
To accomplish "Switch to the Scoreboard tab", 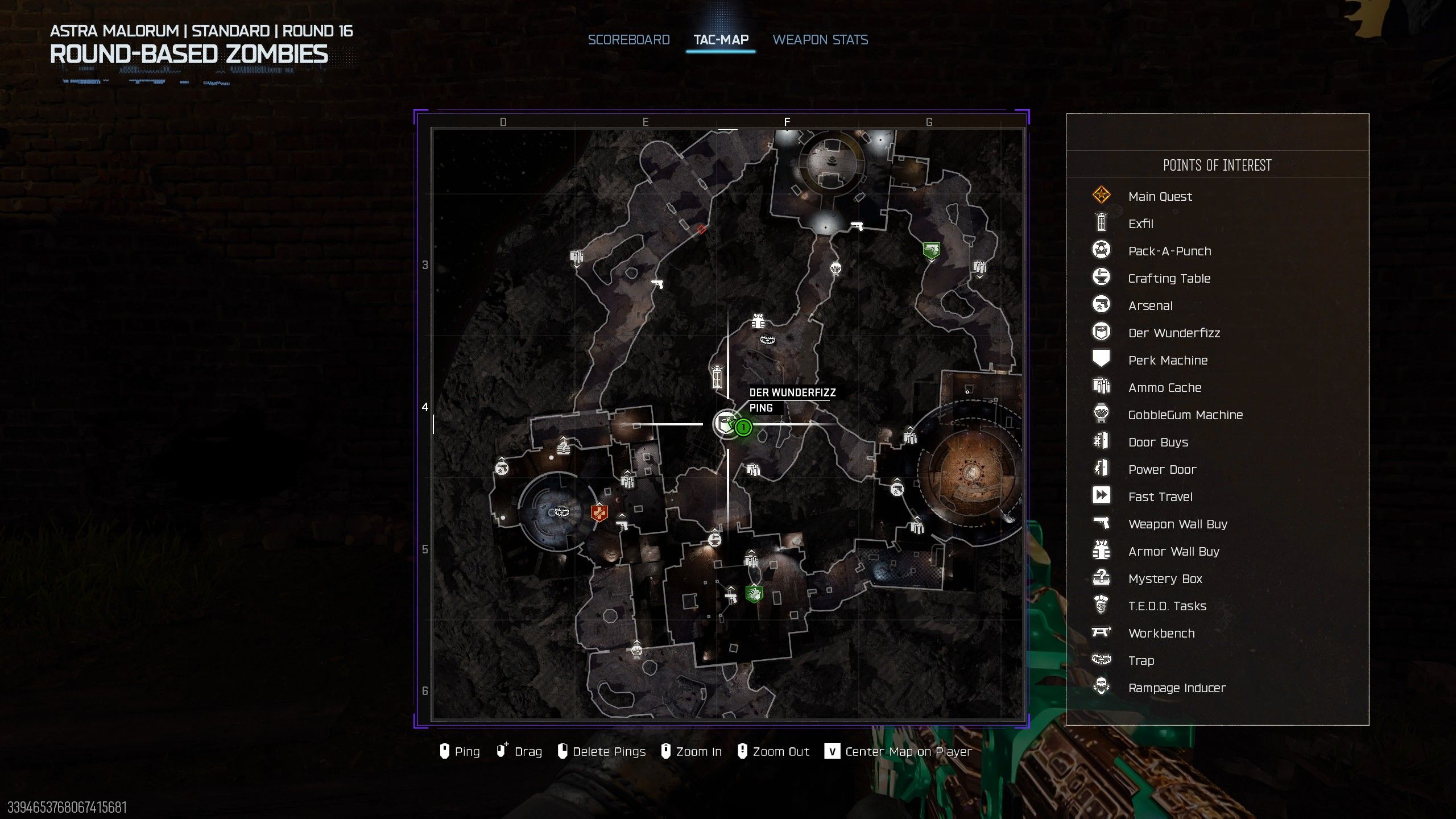I will (x=628, y=40).
